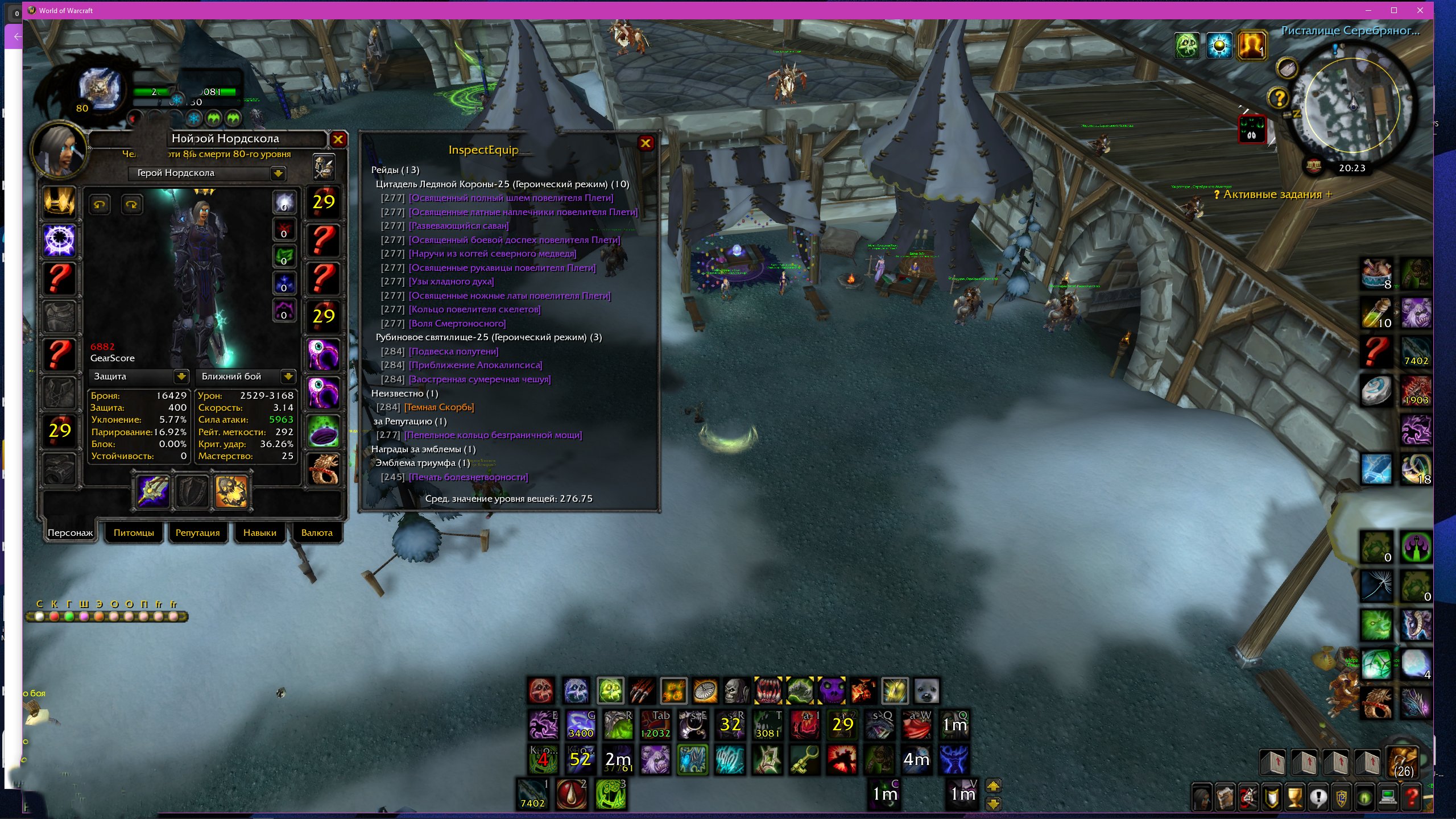Image resolution: width=1456 pixels, height=819 pixels.
Task: Open the Репутация tab
Action: click(197, 533)
